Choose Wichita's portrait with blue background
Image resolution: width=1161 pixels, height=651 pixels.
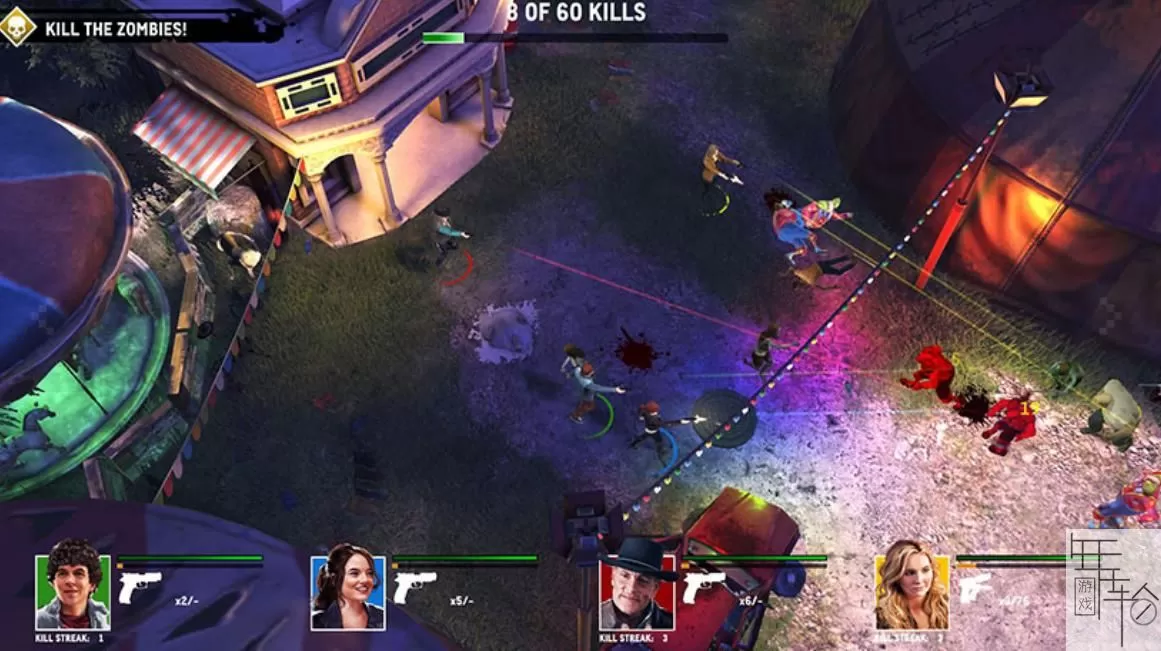coord(347,590)
